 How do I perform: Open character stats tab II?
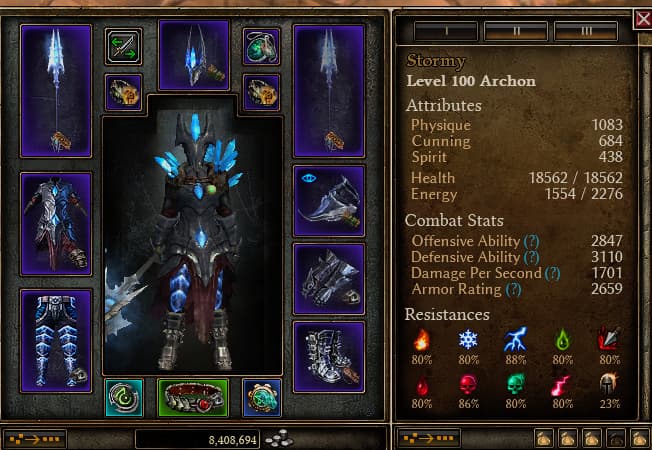pos(515,31)
